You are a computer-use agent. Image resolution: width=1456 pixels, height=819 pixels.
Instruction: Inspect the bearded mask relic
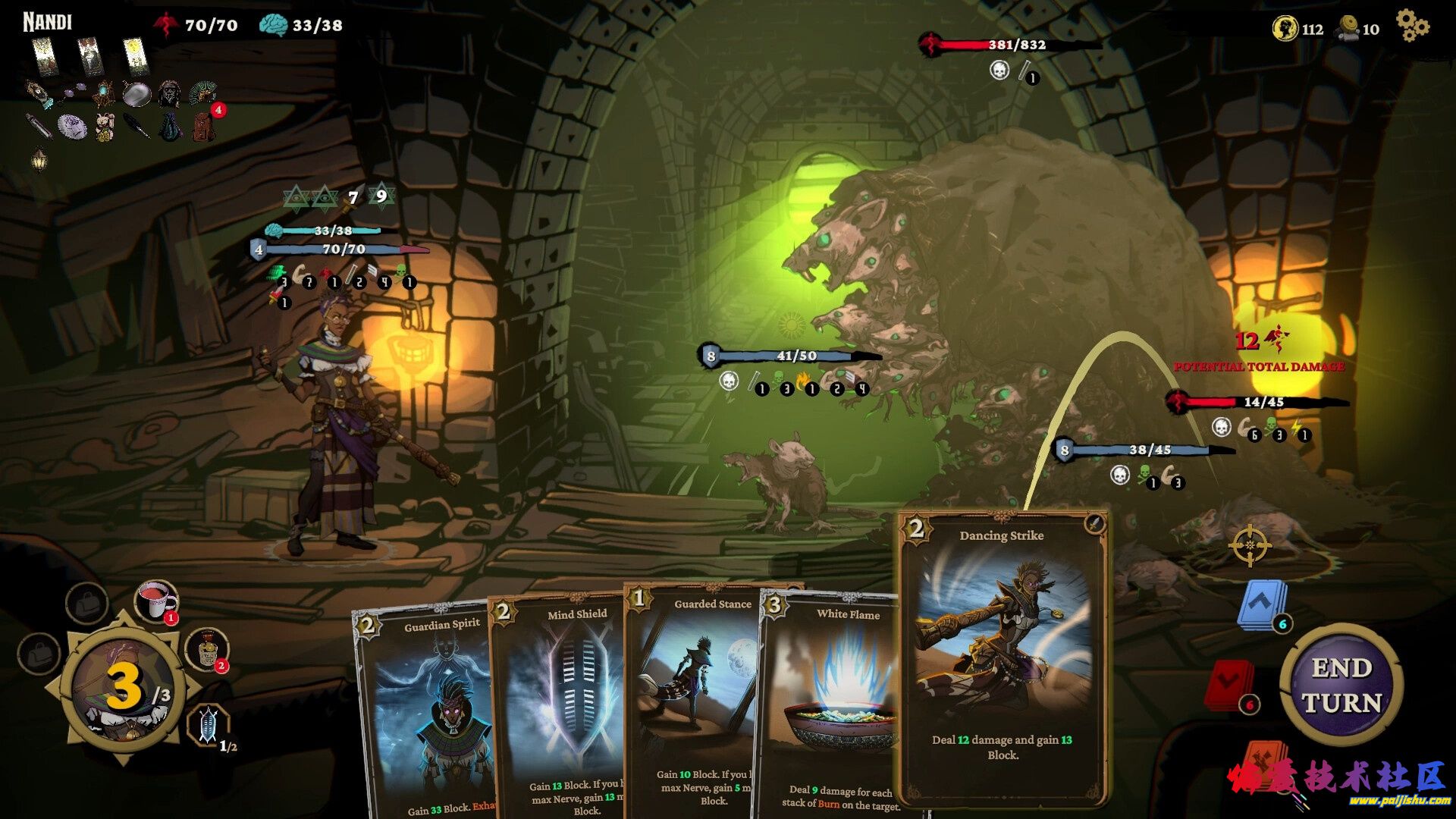[x=169, y=94]
